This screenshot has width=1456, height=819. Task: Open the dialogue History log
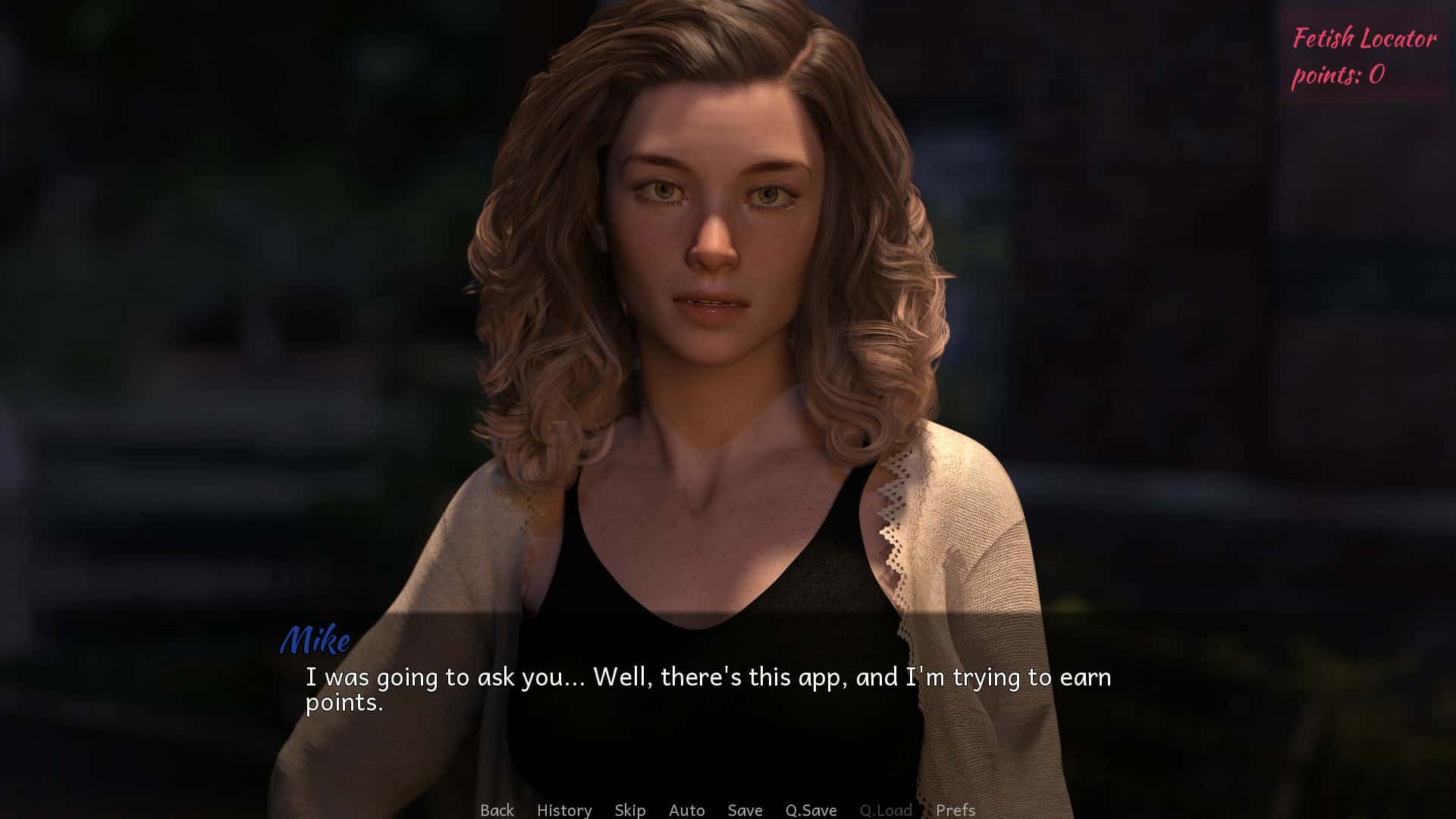click(564, 810)
